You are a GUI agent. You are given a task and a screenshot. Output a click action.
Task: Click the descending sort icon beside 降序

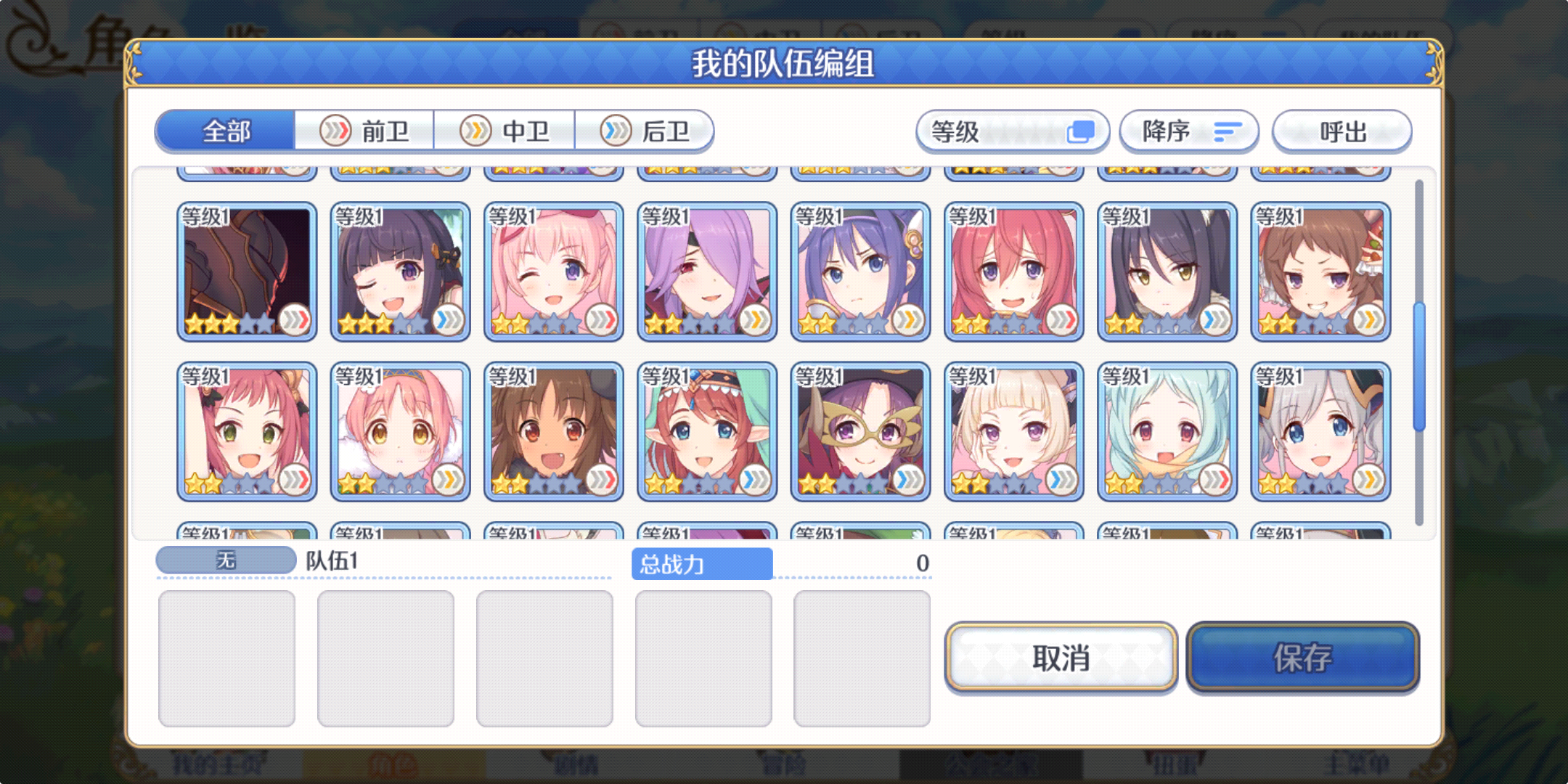pyautogui.click(x=1224, y=131)
